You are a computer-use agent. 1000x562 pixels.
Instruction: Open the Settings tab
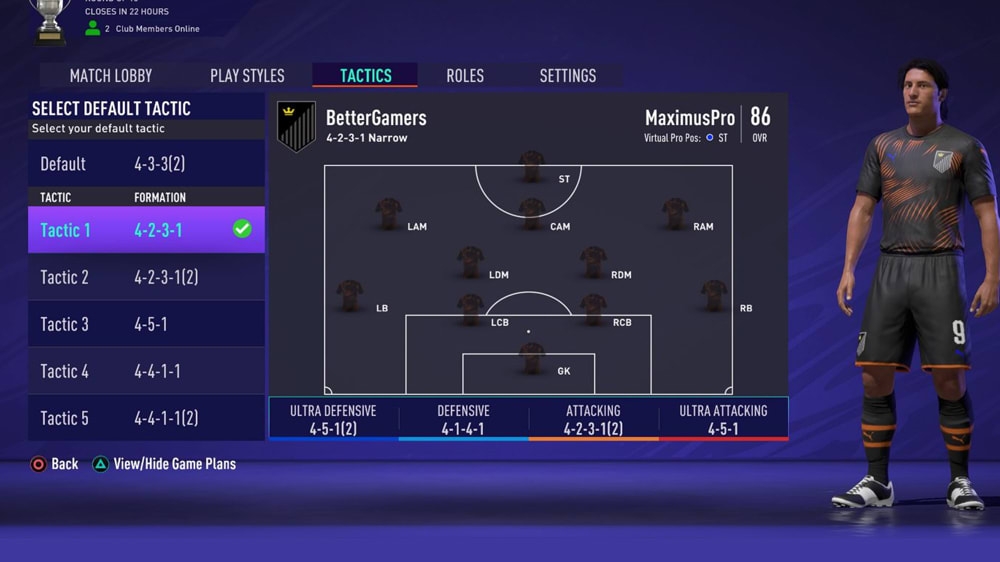(x=567, y=76)
